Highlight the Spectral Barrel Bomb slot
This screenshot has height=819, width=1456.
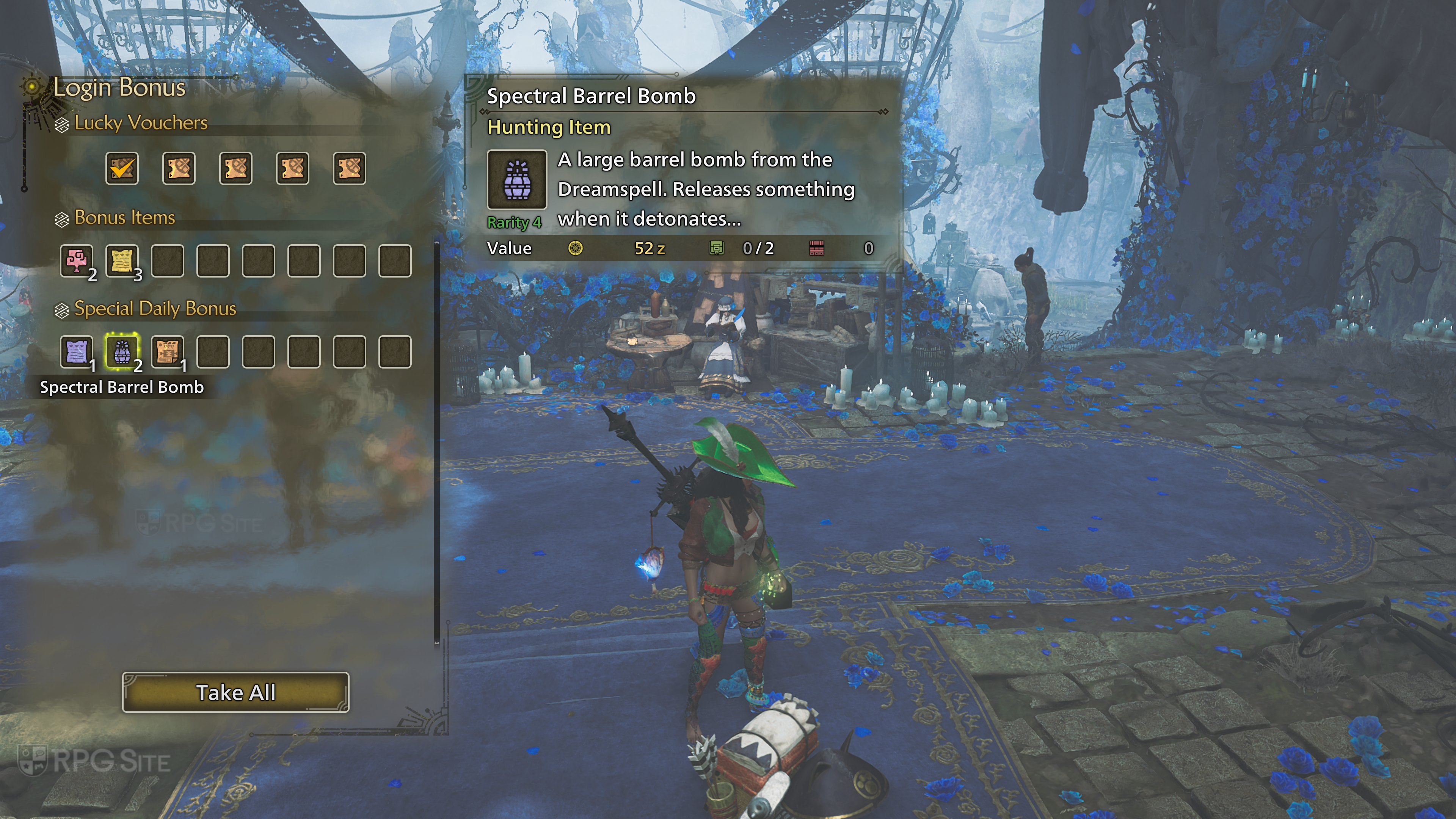[122, 351]
